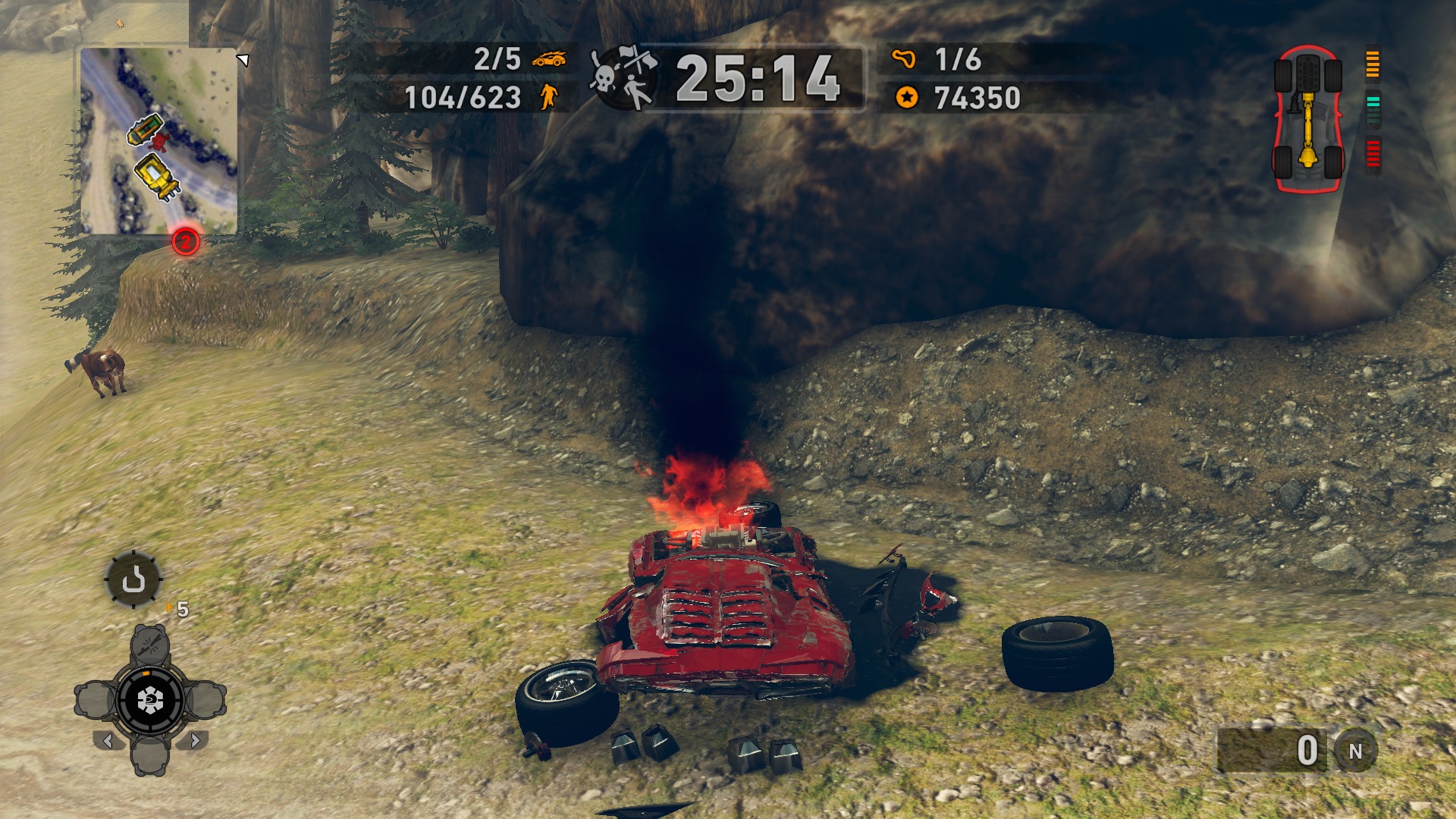Click checkpoint marker 2 below the minimap
The image size is (1456, 819).
184,243
